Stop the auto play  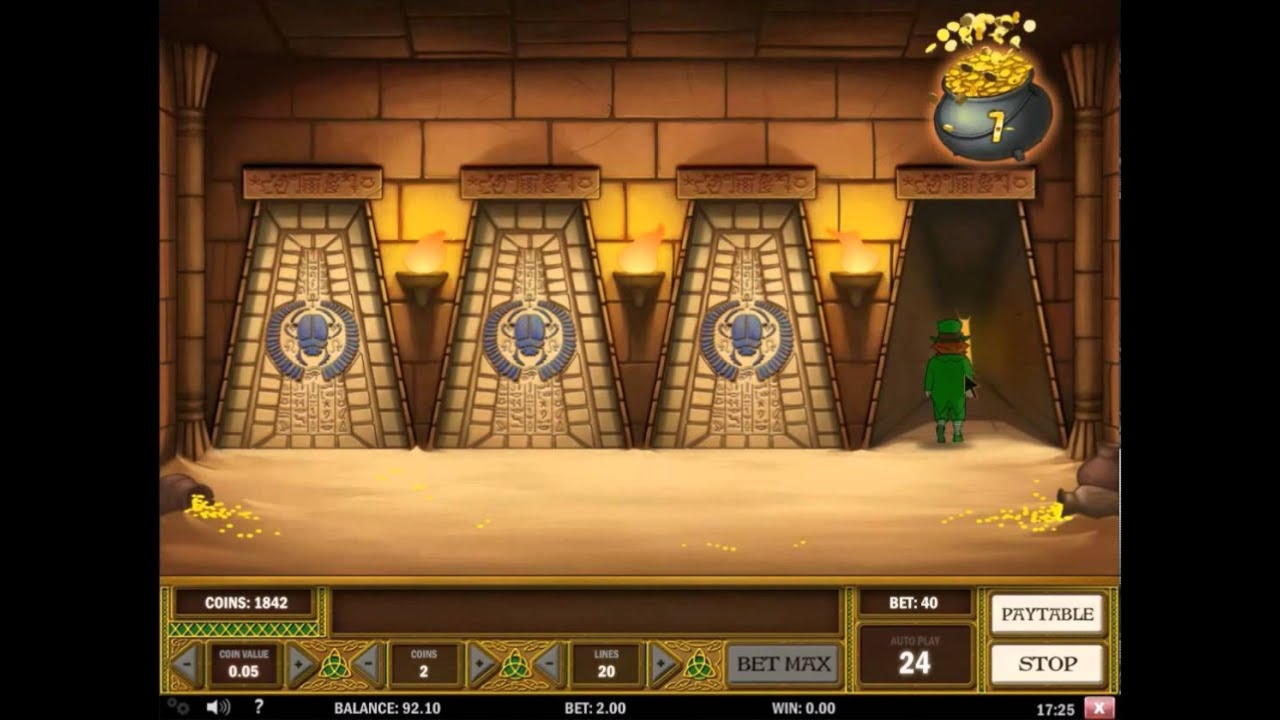tap(1047, 664)
